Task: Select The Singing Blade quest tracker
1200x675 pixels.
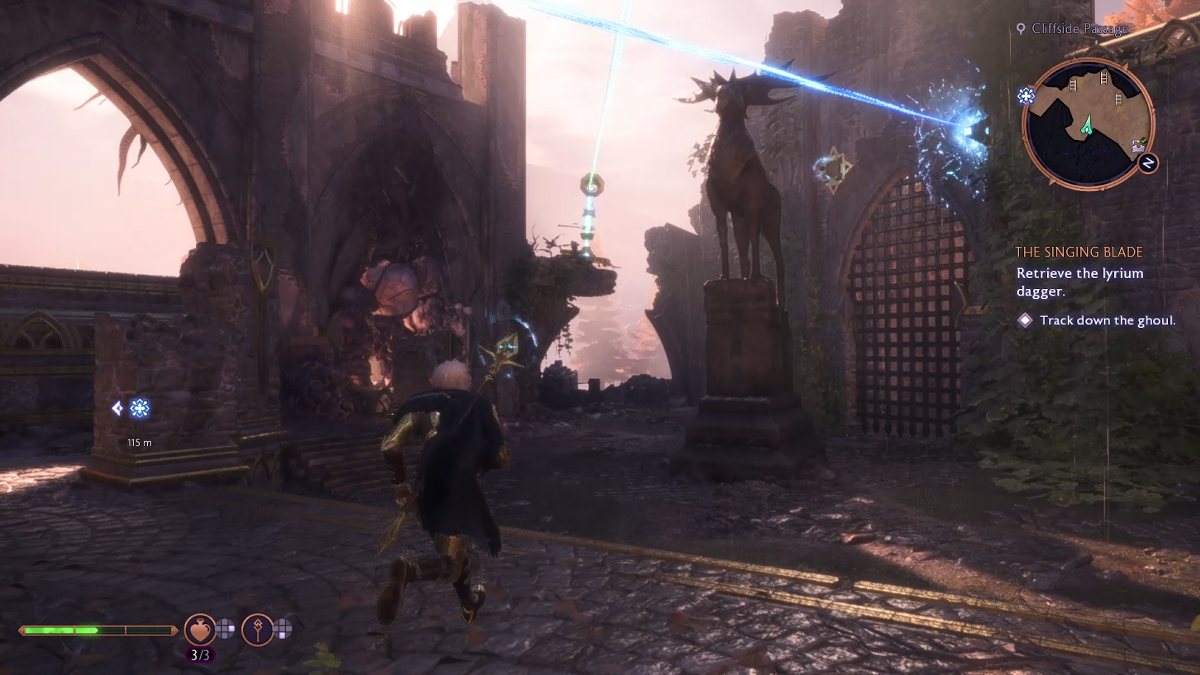Action: [x=1078, y=253]
